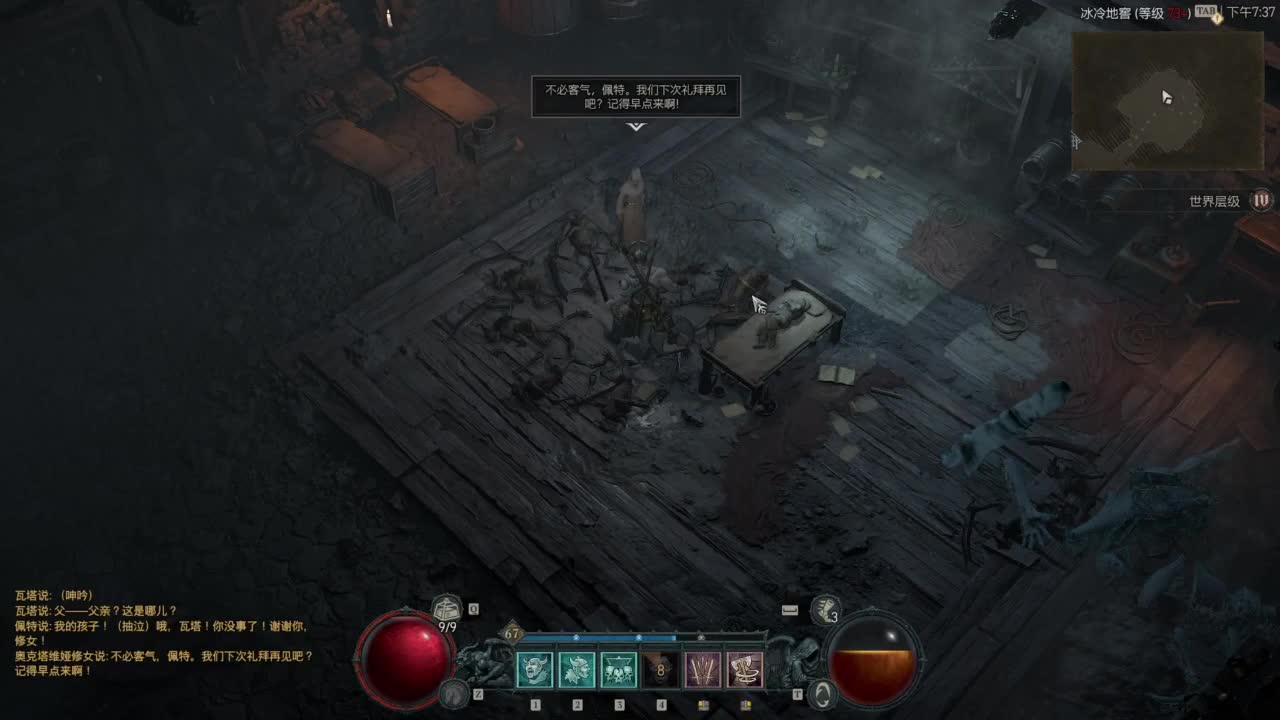Select the skill on cooldown showing 8
This screenshot has height=720, width=1280.
coord(661,669)
